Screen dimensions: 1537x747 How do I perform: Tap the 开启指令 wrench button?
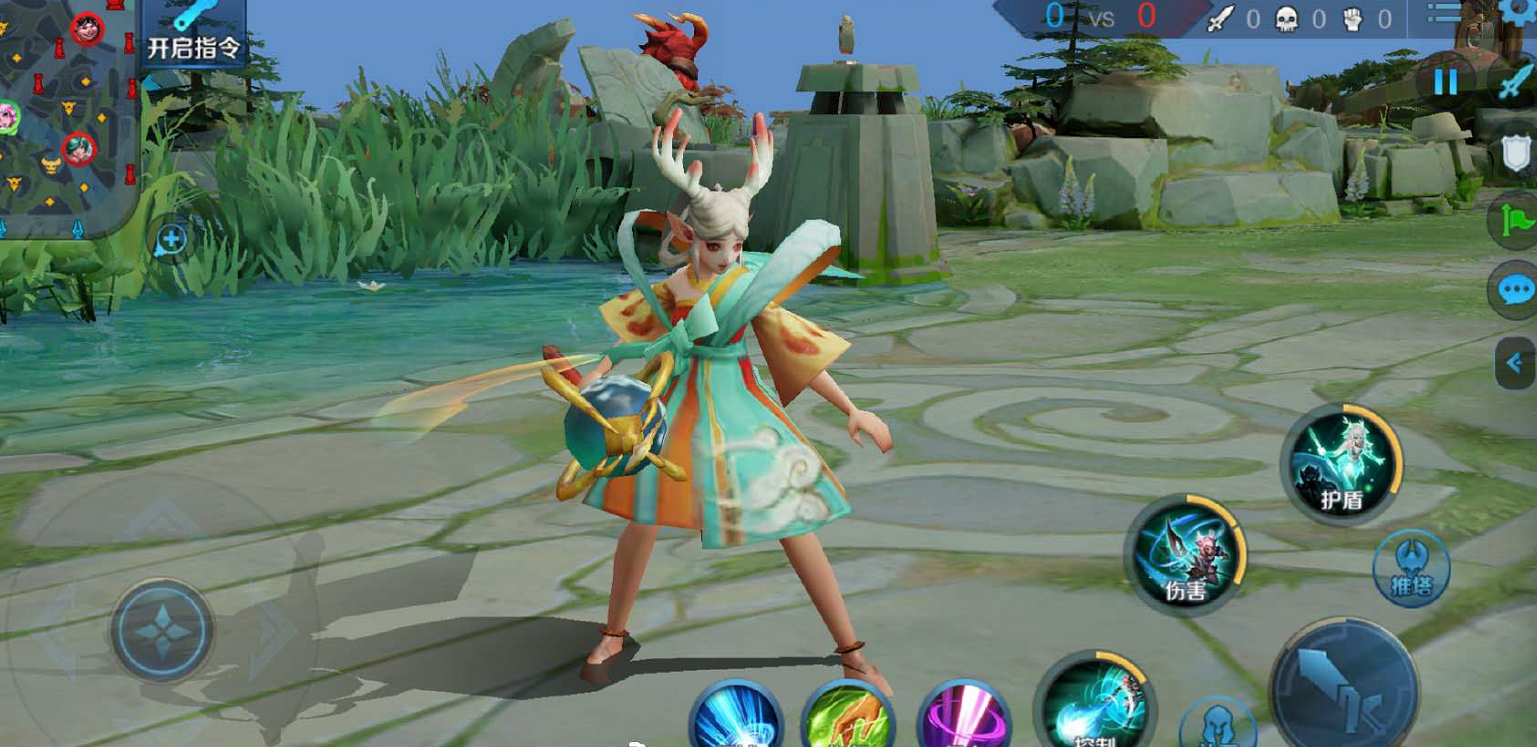click(194, 32)
